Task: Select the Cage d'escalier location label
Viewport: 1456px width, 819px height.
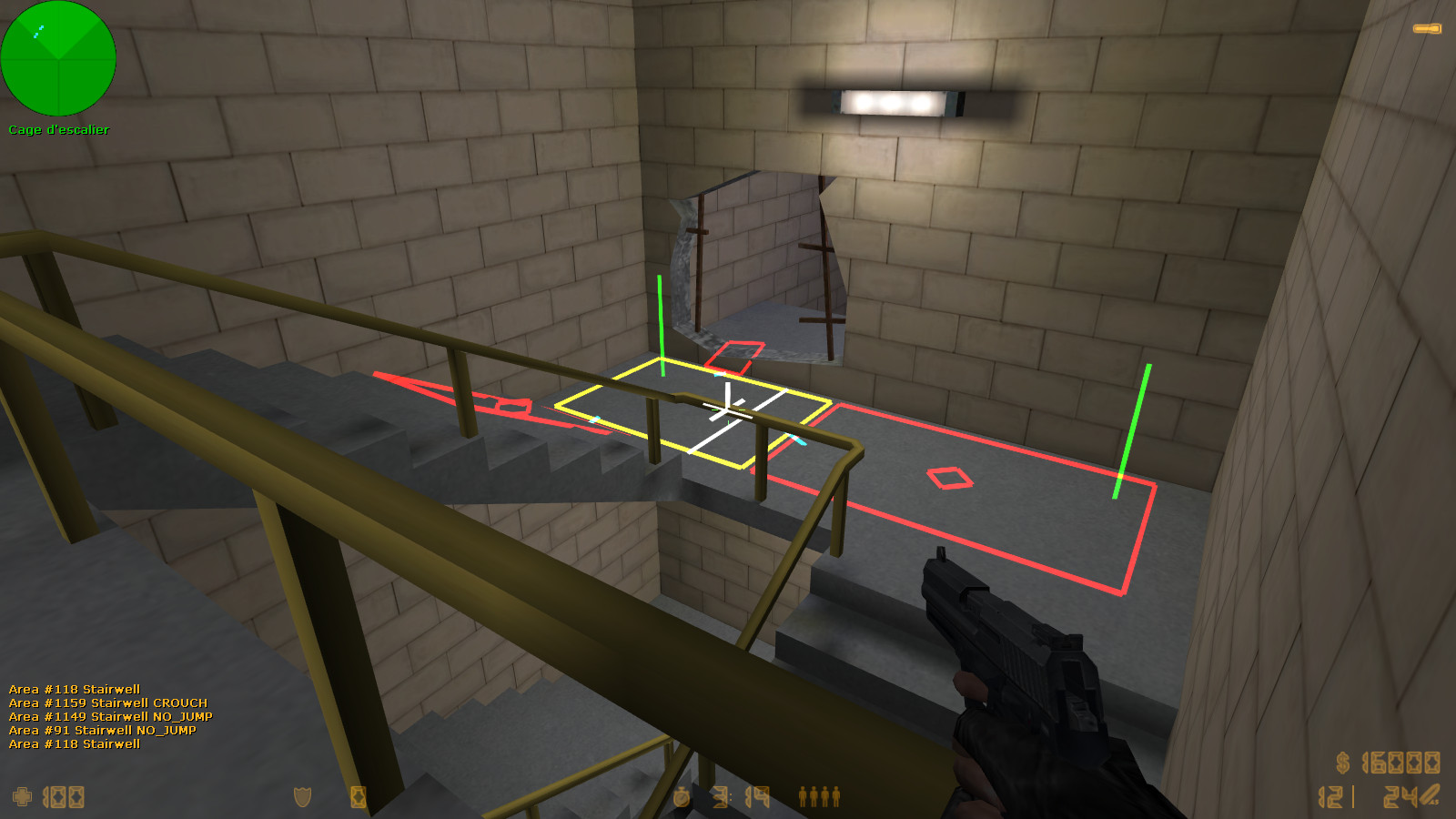Action: click(57, 129)
